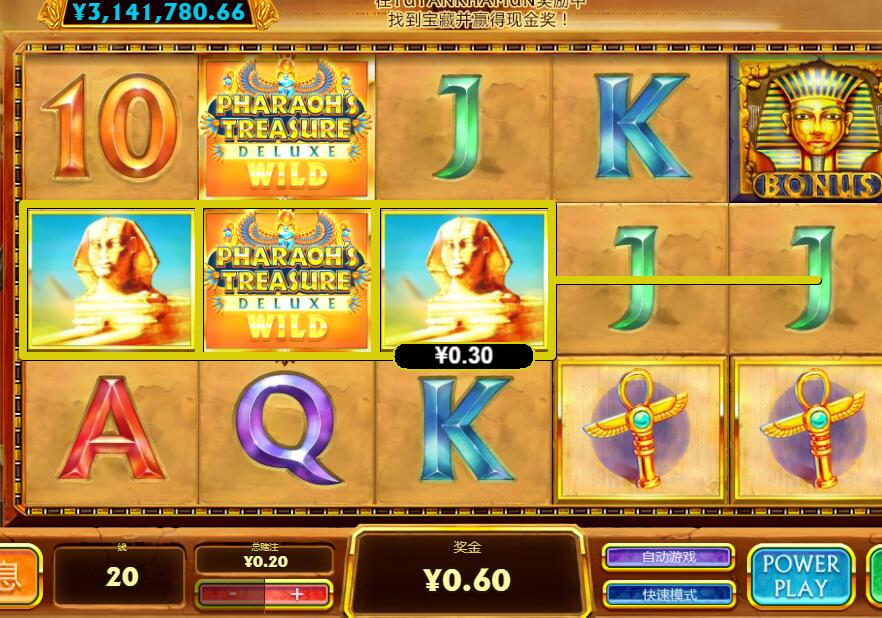Decrease the total bet with minus button
Image resolution: width=882 pixels, height=618 pixels.
click(231, 594)
